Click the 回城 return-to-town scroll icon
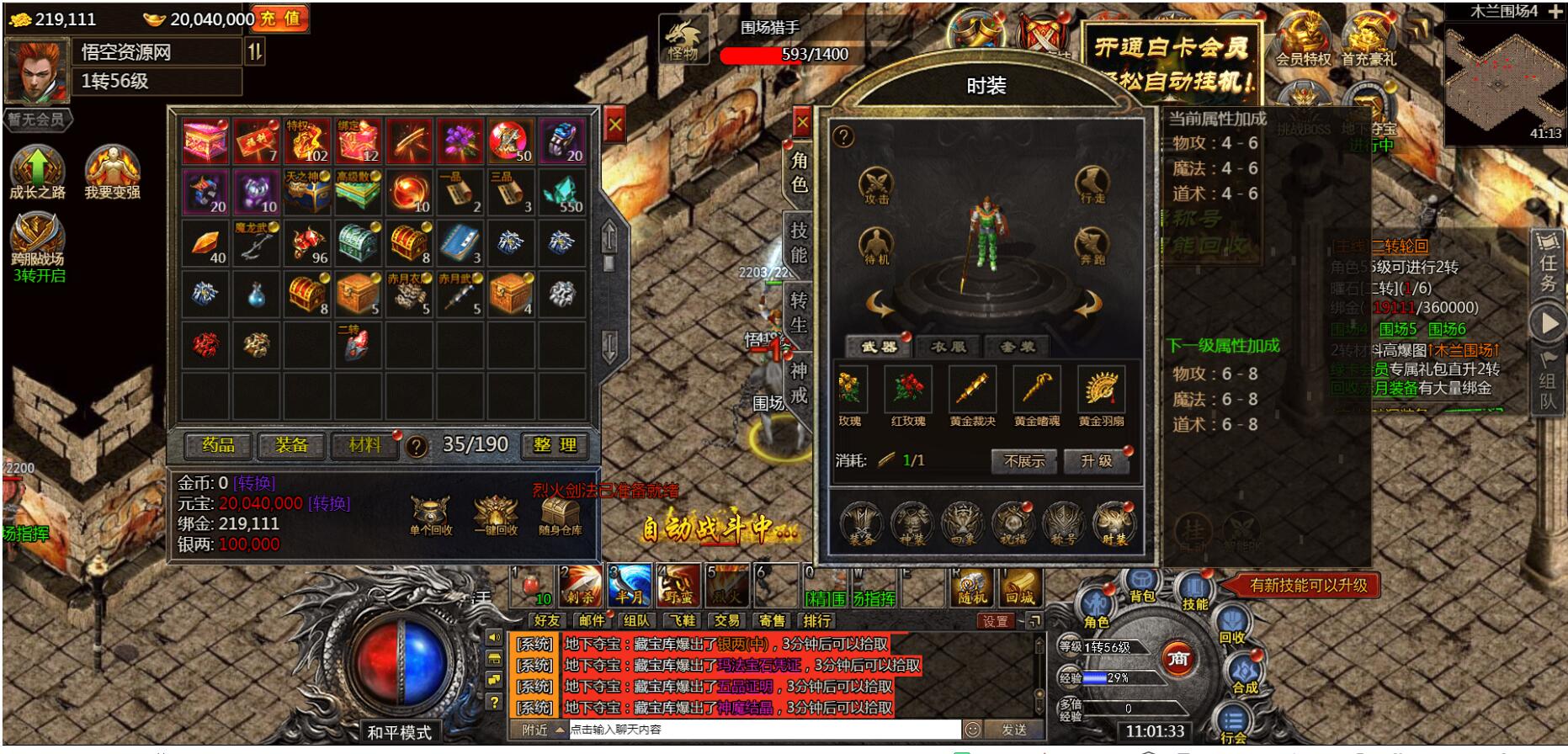 (1021, 587)
